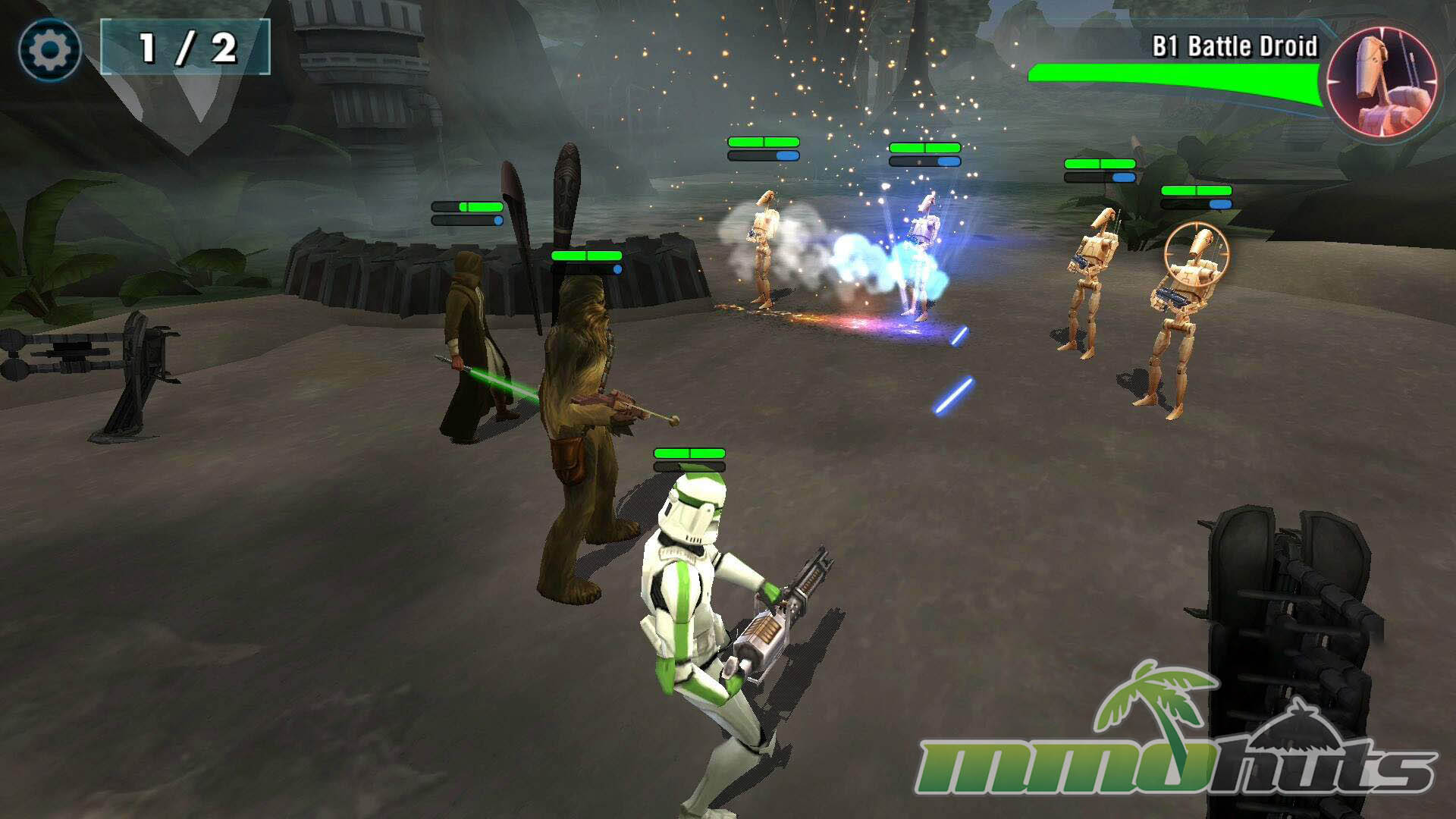Viewport: 1456px width, 819px height.
Task: Click the B1 Battle Droid target portrait
Action: point(1382,80)
